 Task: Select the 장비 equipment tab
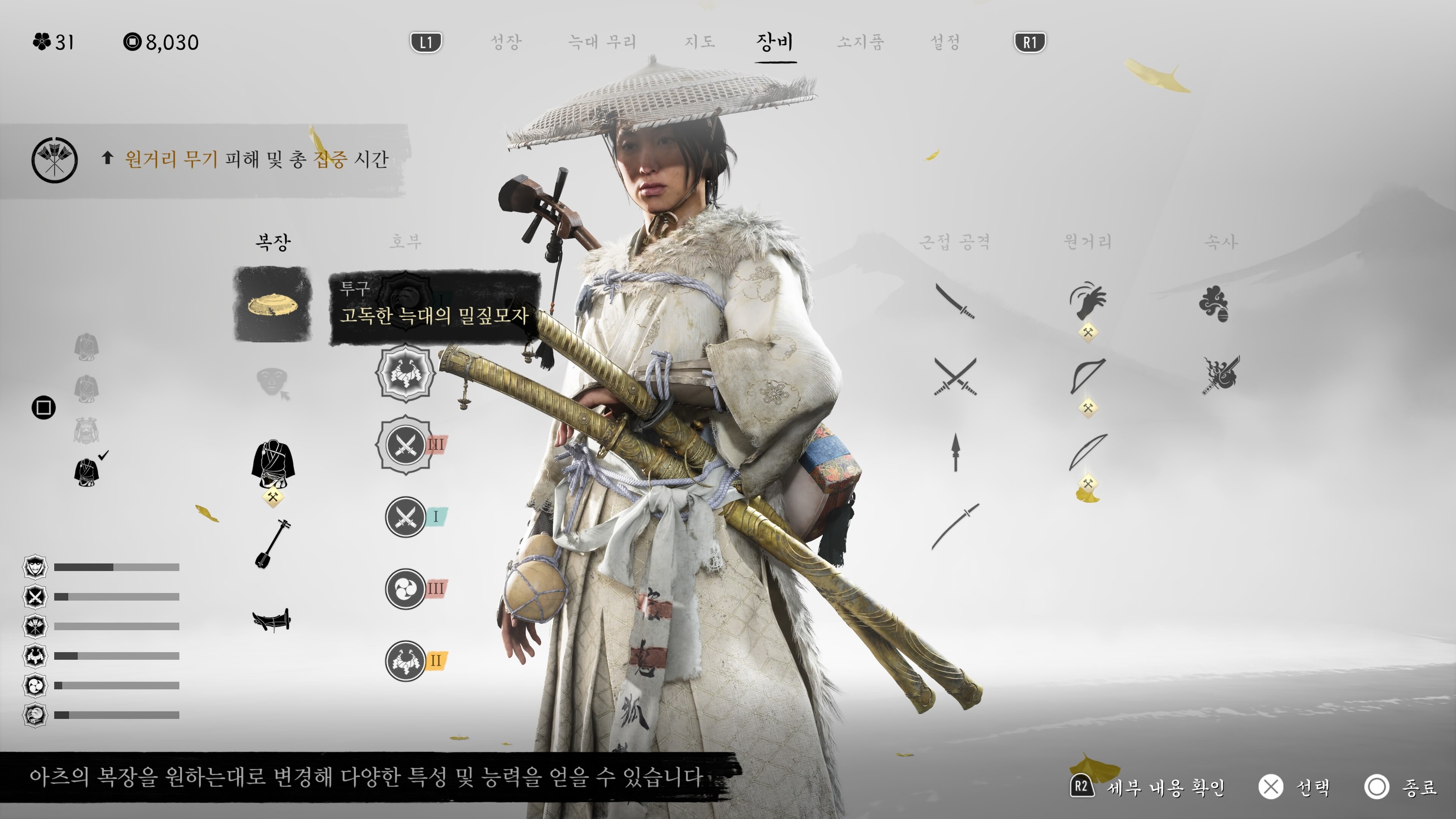(x=775, y=42)
